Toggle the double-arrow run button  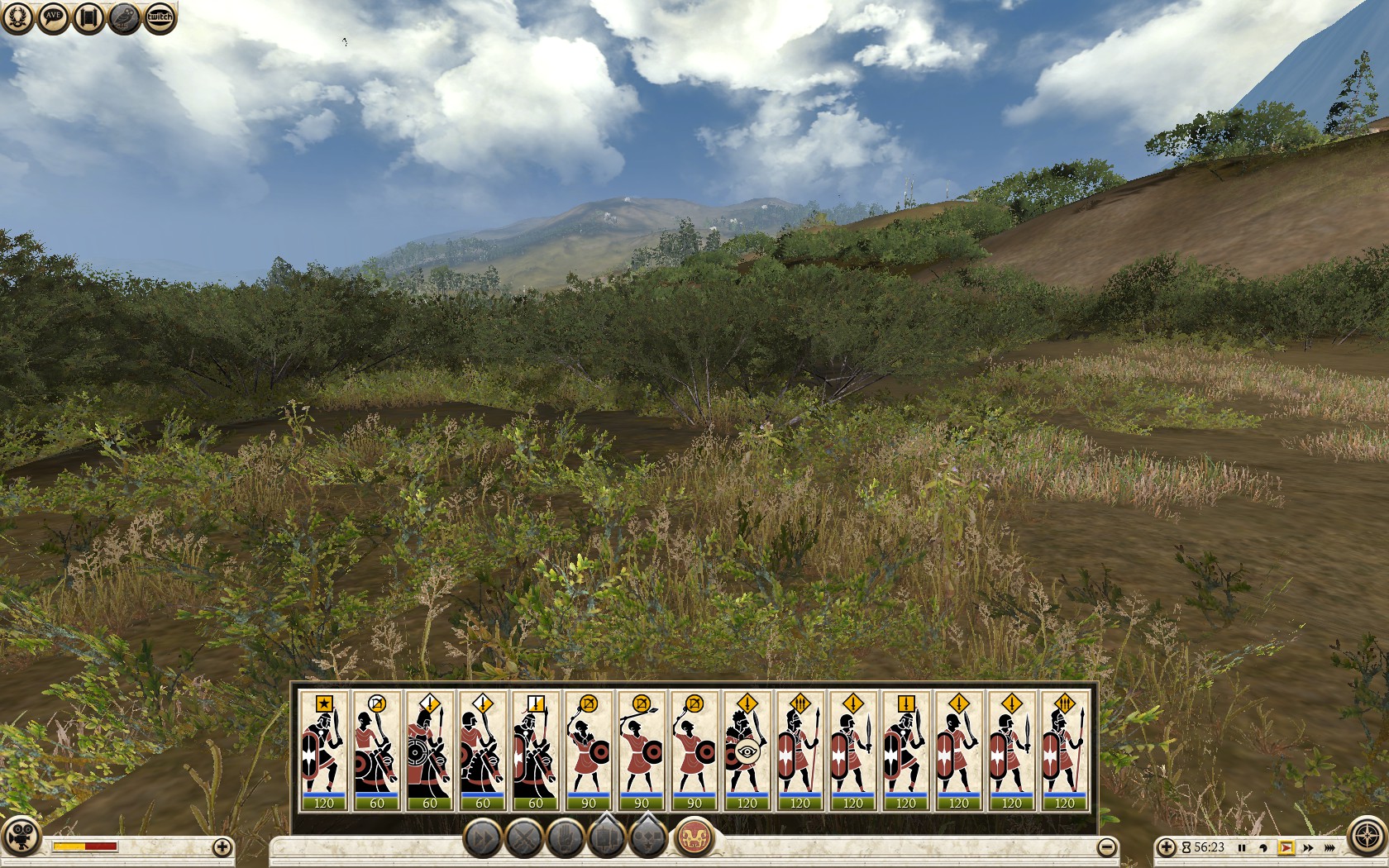tap(482, 839)
